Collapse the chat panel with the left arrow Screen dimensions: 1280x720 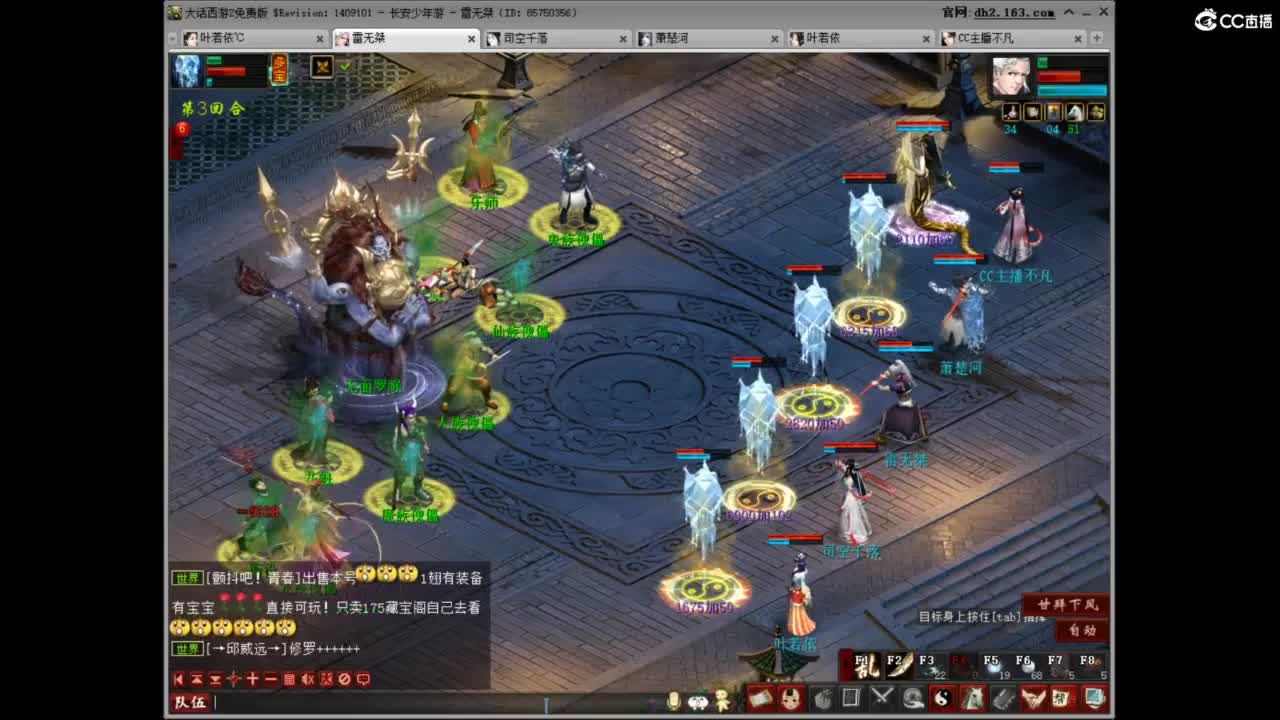(179, 679)
